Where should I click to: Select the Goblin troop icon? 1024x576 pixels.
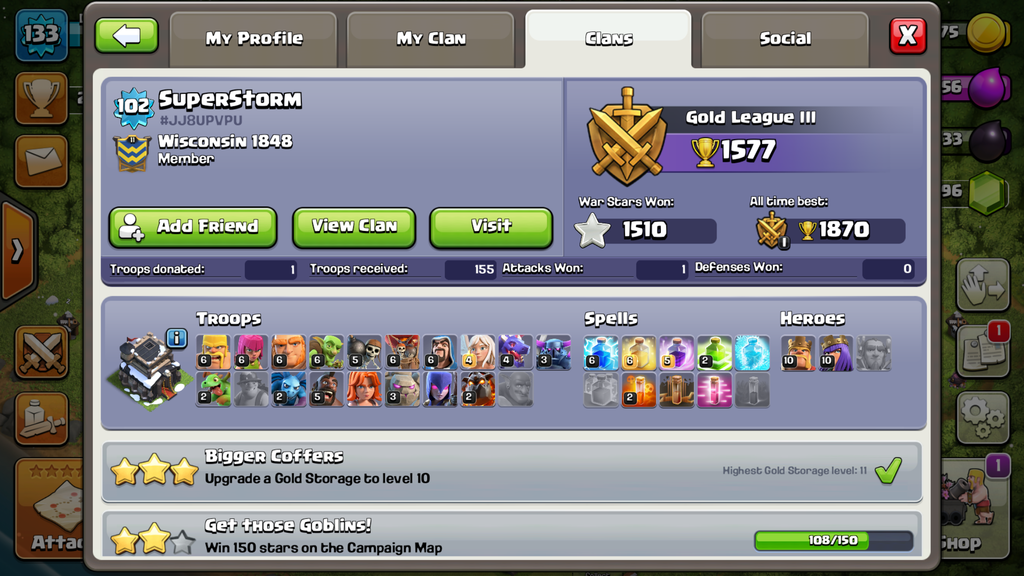pos(326,353)
